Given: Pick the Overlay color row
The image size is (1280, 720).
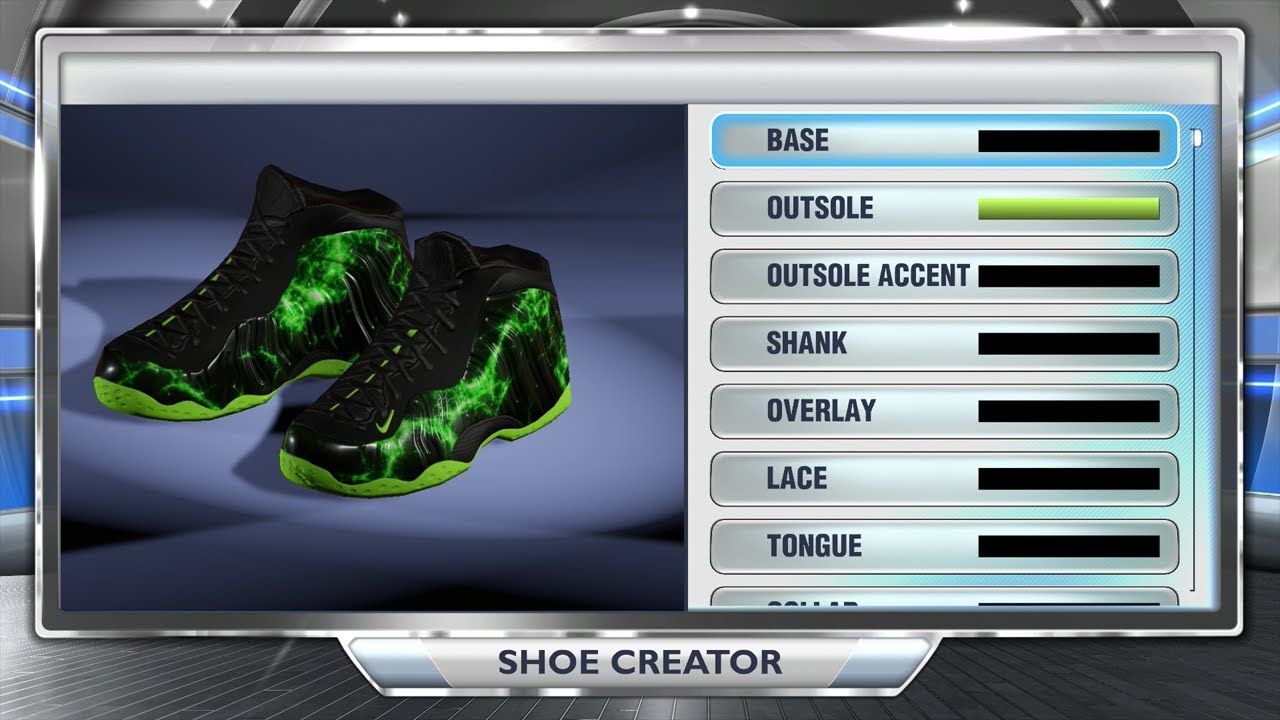Looking at the screenshot, I should 943,411.
